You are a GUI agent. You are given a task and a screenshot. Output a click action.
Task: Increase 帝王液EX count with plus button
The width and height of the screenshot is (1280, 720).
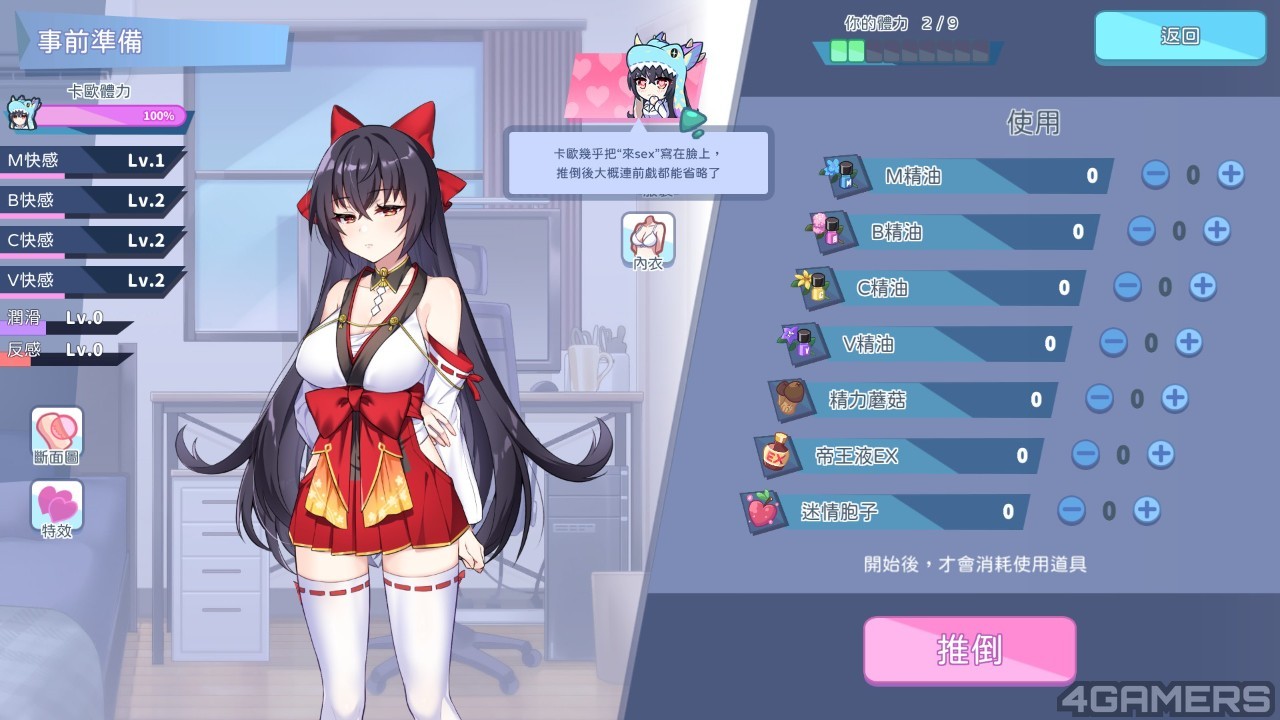pos(1160,455)
